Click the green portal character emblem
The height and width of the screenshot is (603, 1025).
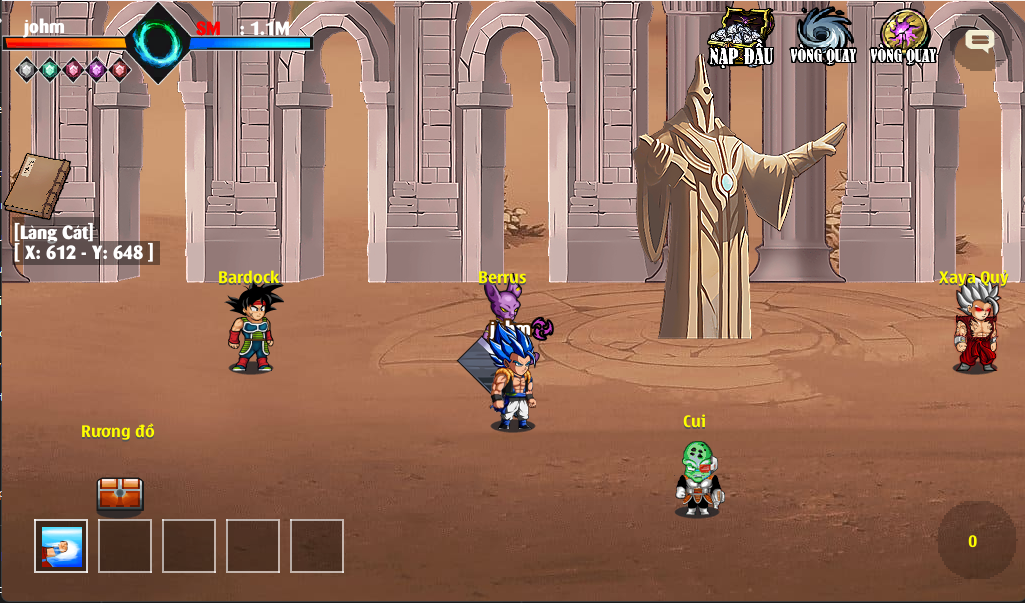158,42
